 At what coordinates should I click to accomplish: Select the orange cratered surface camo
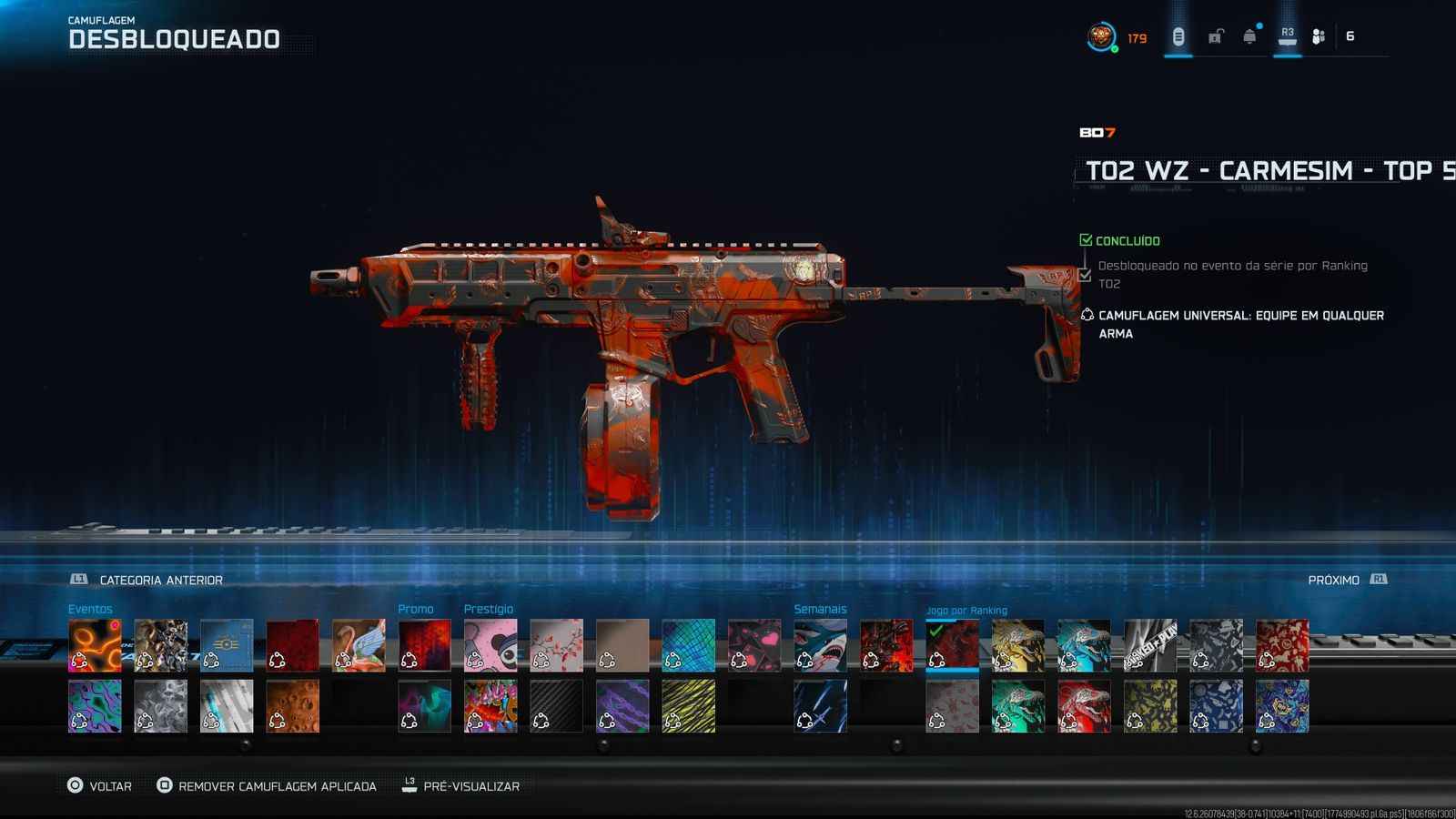click(x=292, y=706)
